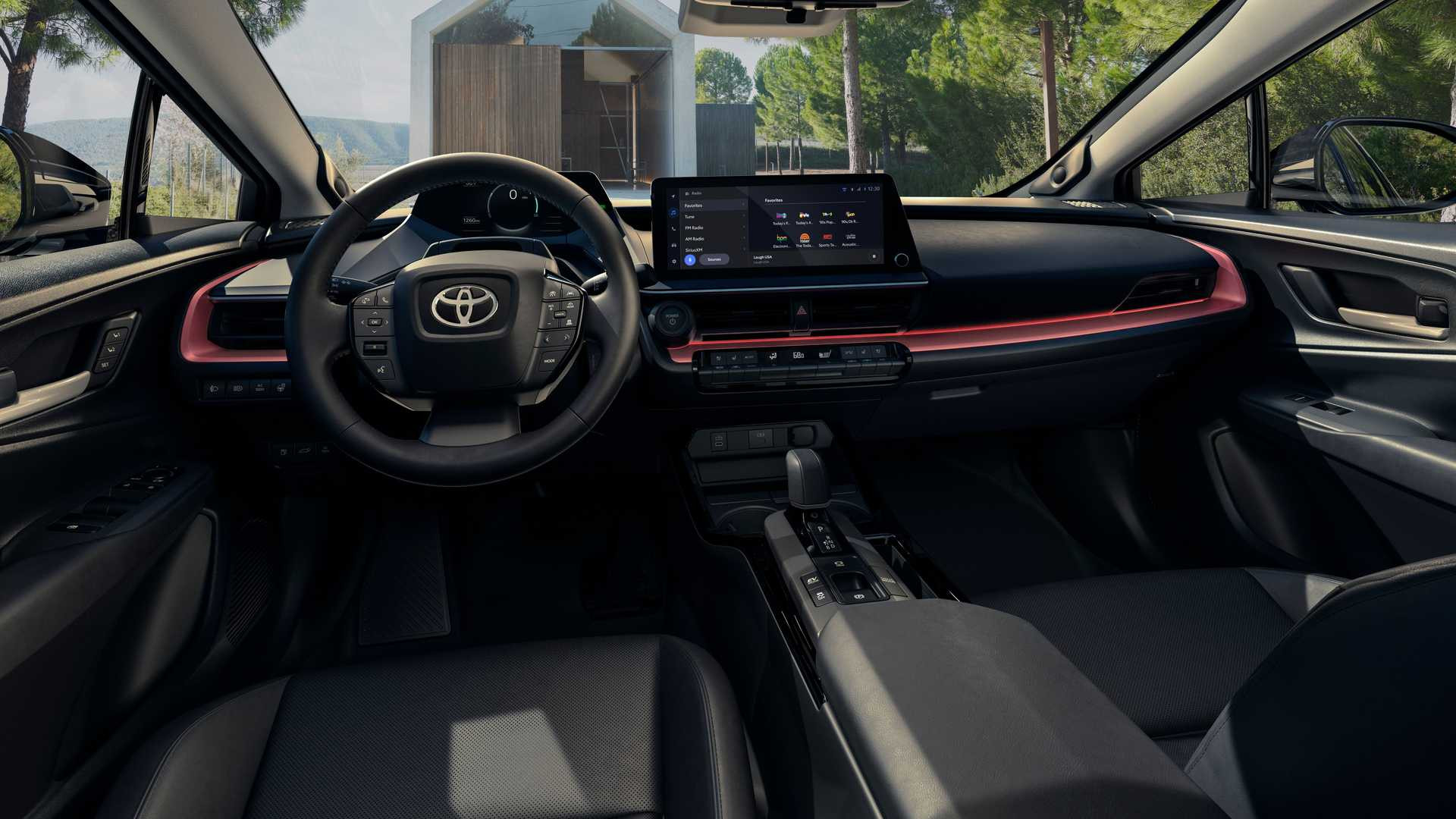Open the navigation app in the sidebar
This screenshot has height=819, width=1456.
coord(673,196)
